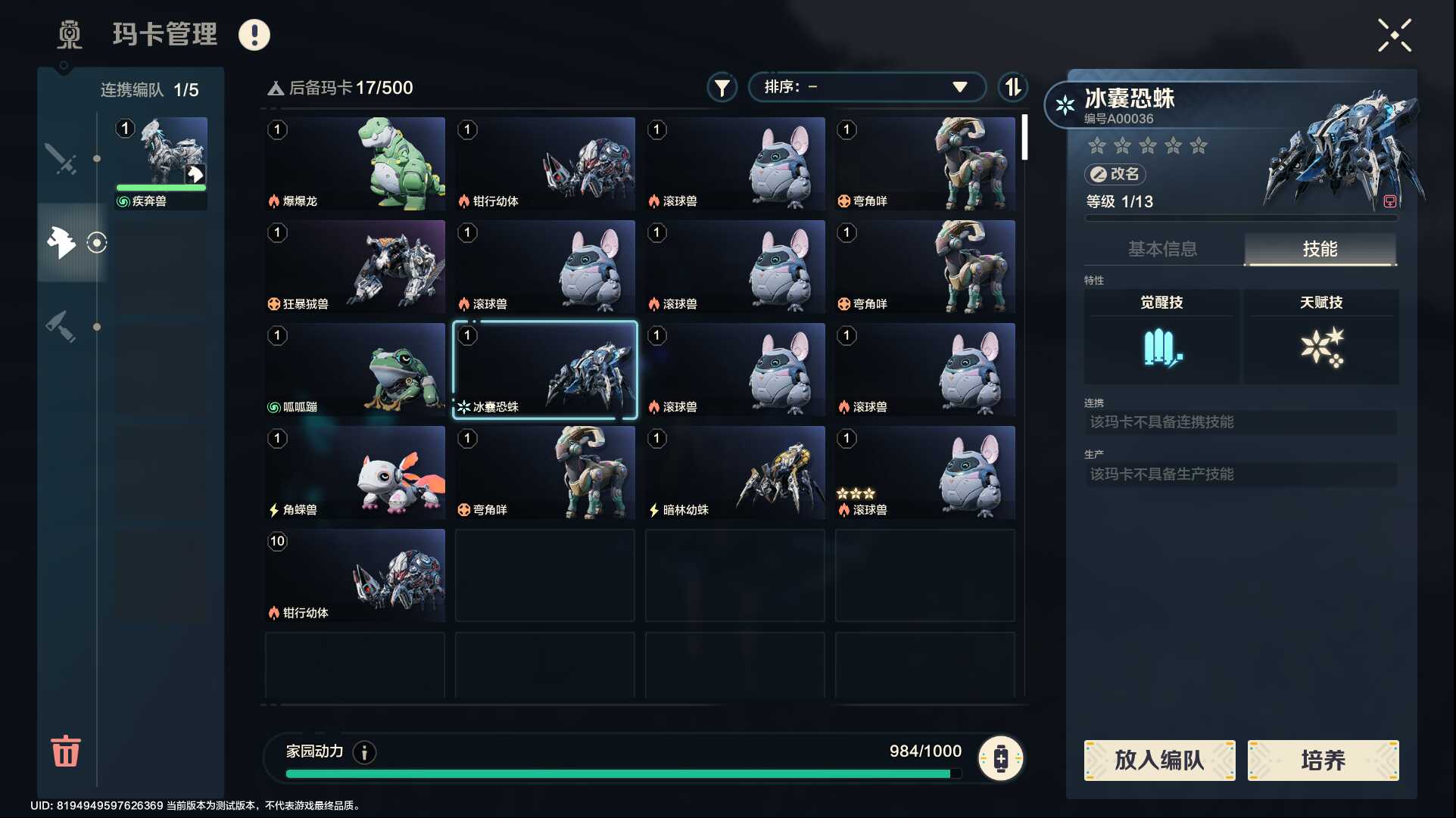Select the level 10 钳行幼体 card
Screen dimensions: 1456x818
pyautogui.click(x=355, y=575)
